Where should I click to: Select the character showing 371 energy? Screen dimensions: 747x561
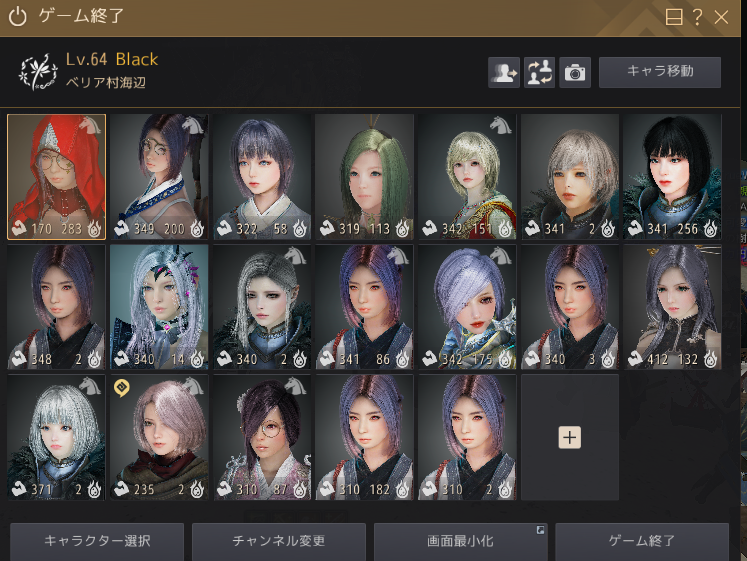point(56,437)
